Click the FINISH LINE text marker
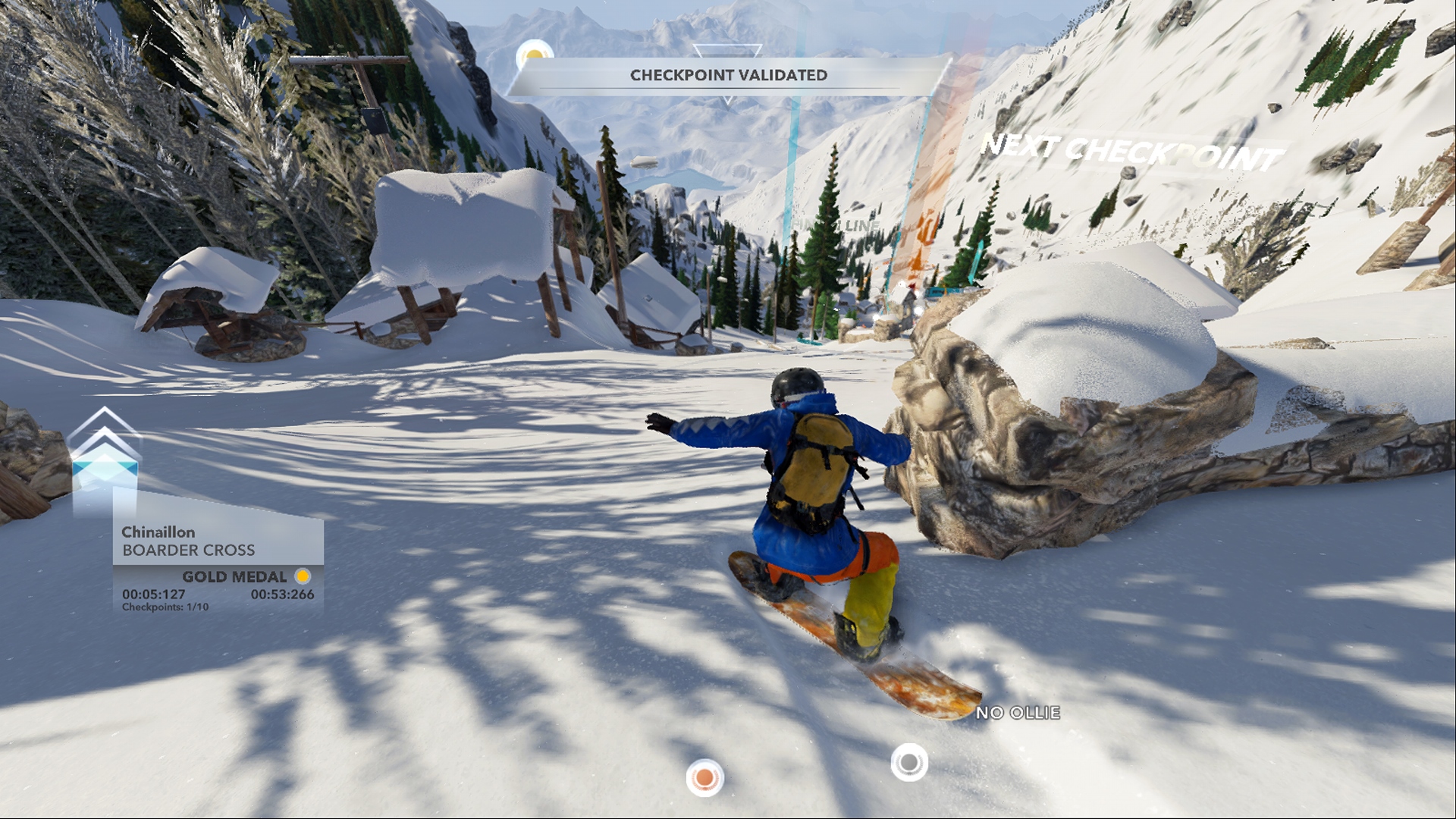The width and height of the screenshot is (1456, 819). pos(834,226)
